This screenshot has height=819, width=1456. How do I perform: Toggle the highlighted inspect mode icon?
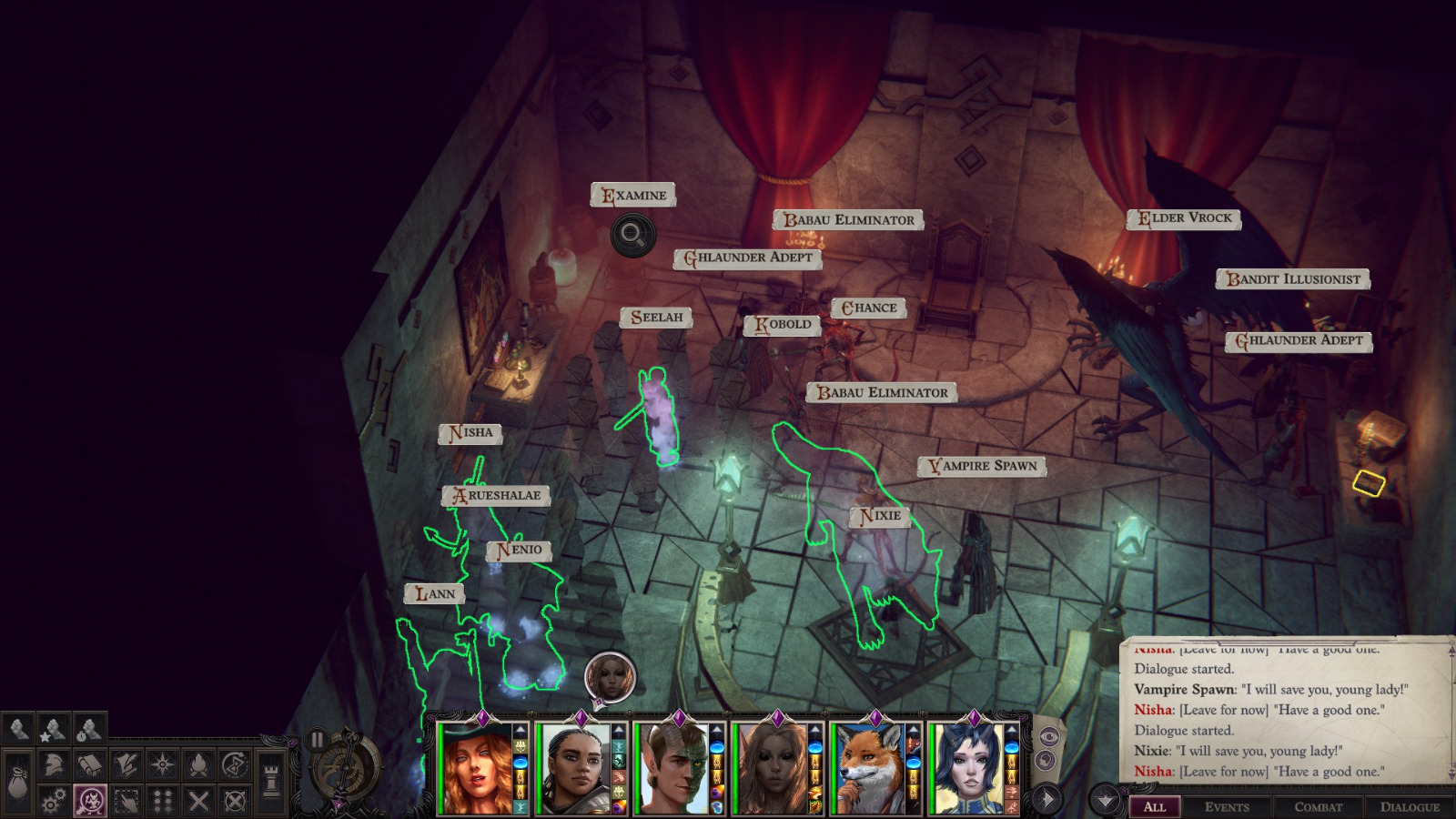click(89, 799)
